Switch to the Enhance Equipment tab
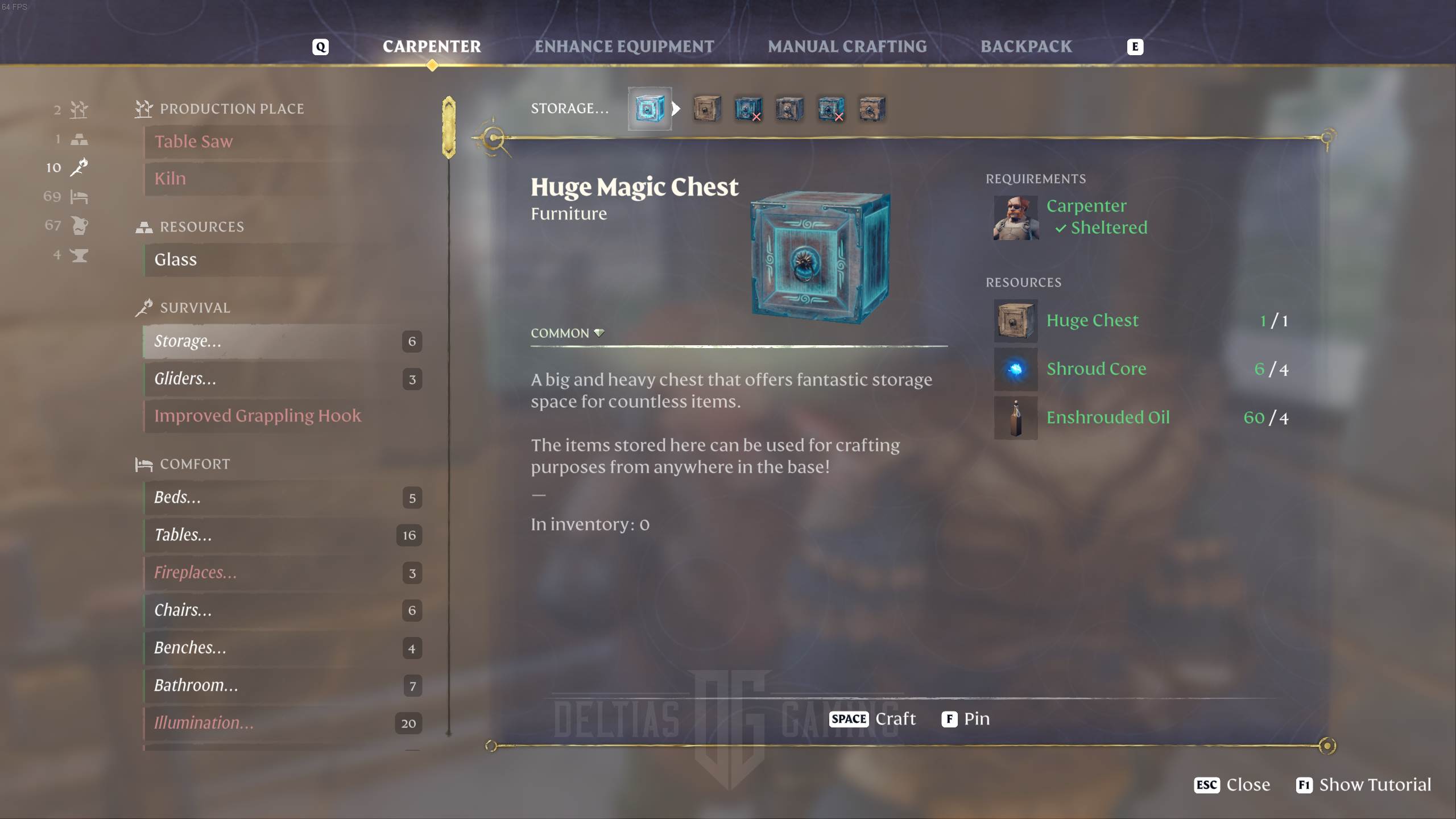The width and height of the screenshot is (1456, 819). pos(624,47)
